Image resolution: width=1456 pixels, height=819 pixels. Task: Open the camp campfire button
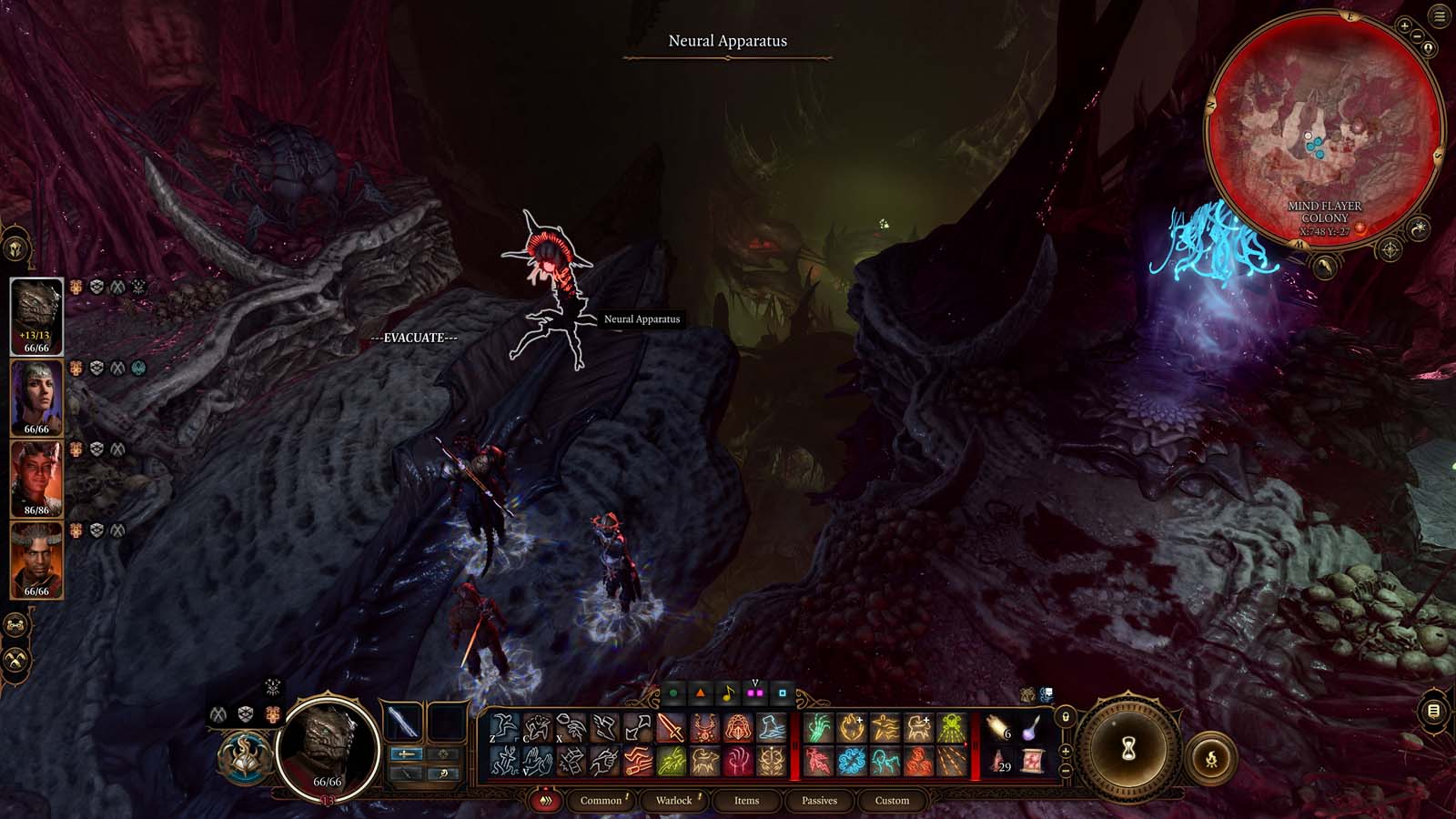(x=1211, y=758)
